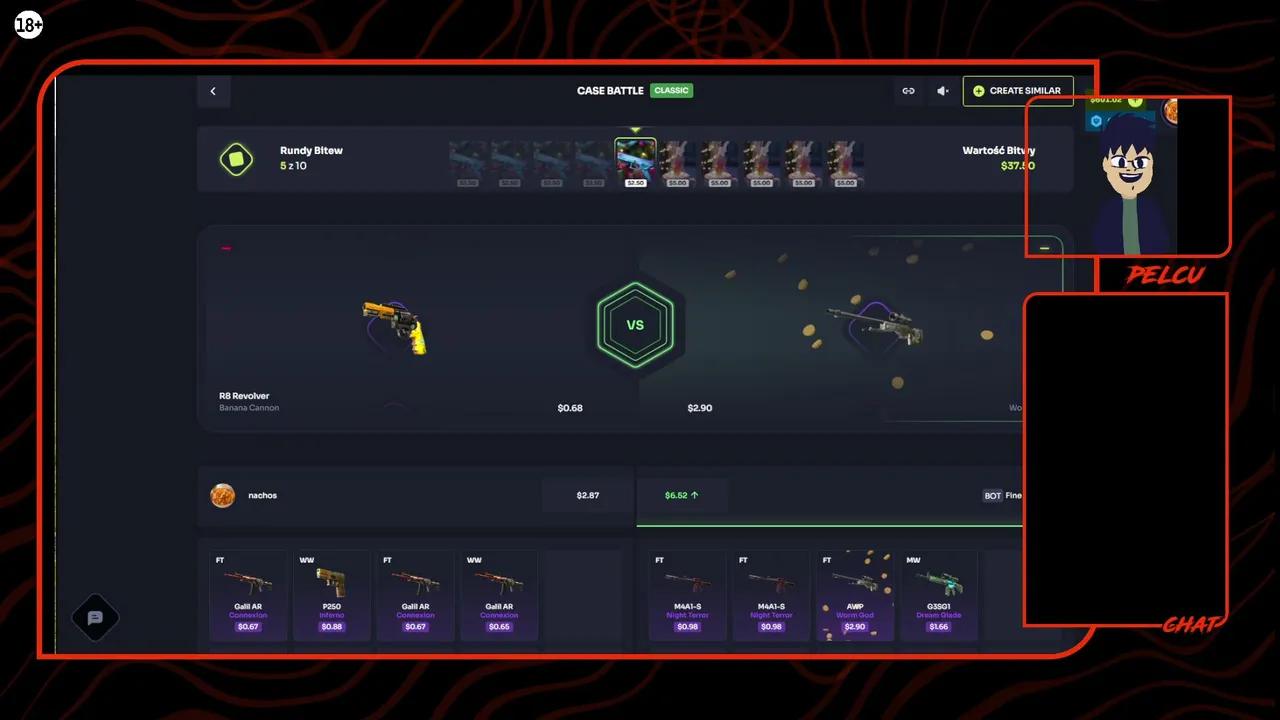Mute battle sounds with the speaker icon
This screenshot has width=1280, height=720.
(941, 91)
